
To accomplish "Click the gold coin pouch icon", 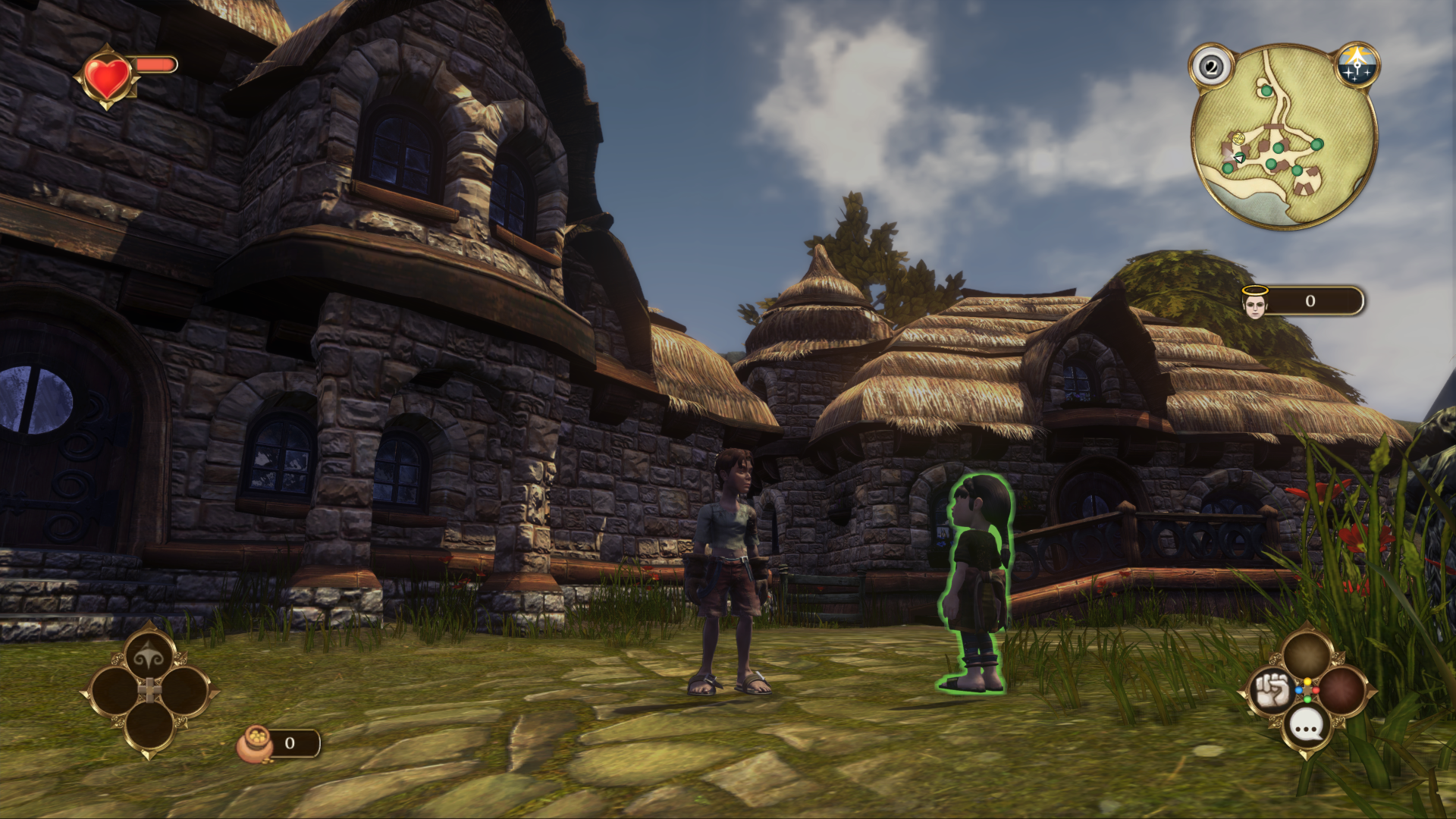I will (256, 744).
